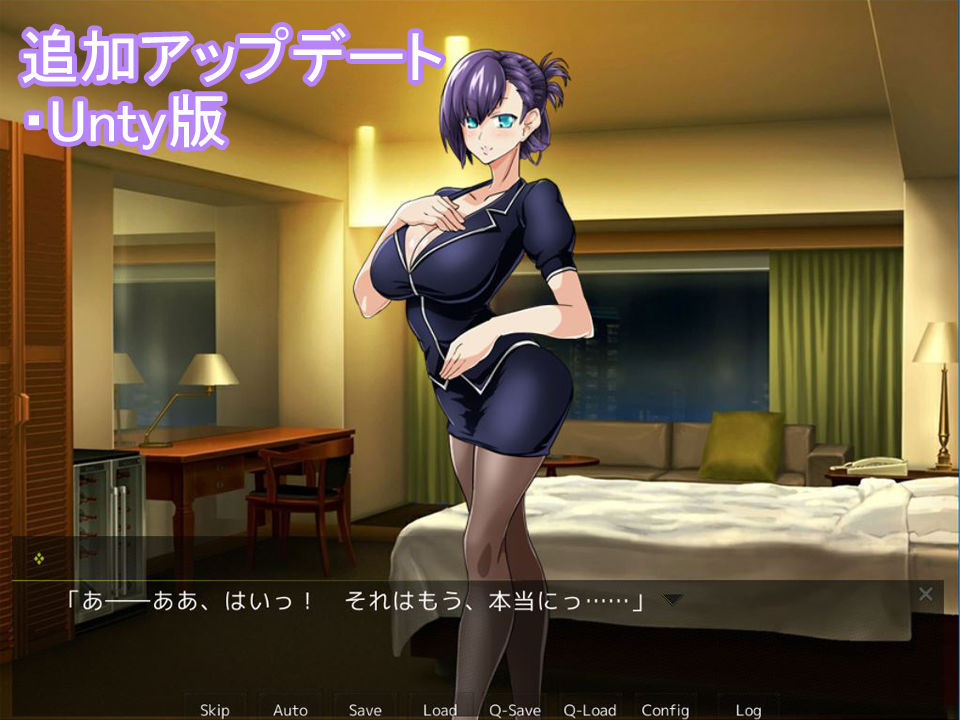Viewport: 960px width, 720px height.
Task: Turn on Auto mode
Action: point(290,709)
